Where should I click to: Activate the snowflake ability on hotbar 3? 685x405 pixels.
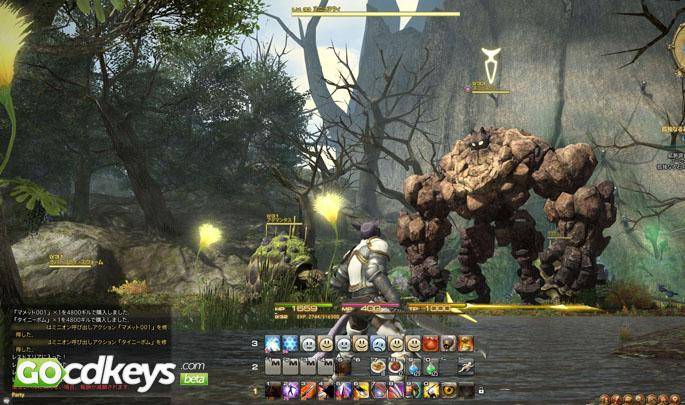click(x=291, y=344)
